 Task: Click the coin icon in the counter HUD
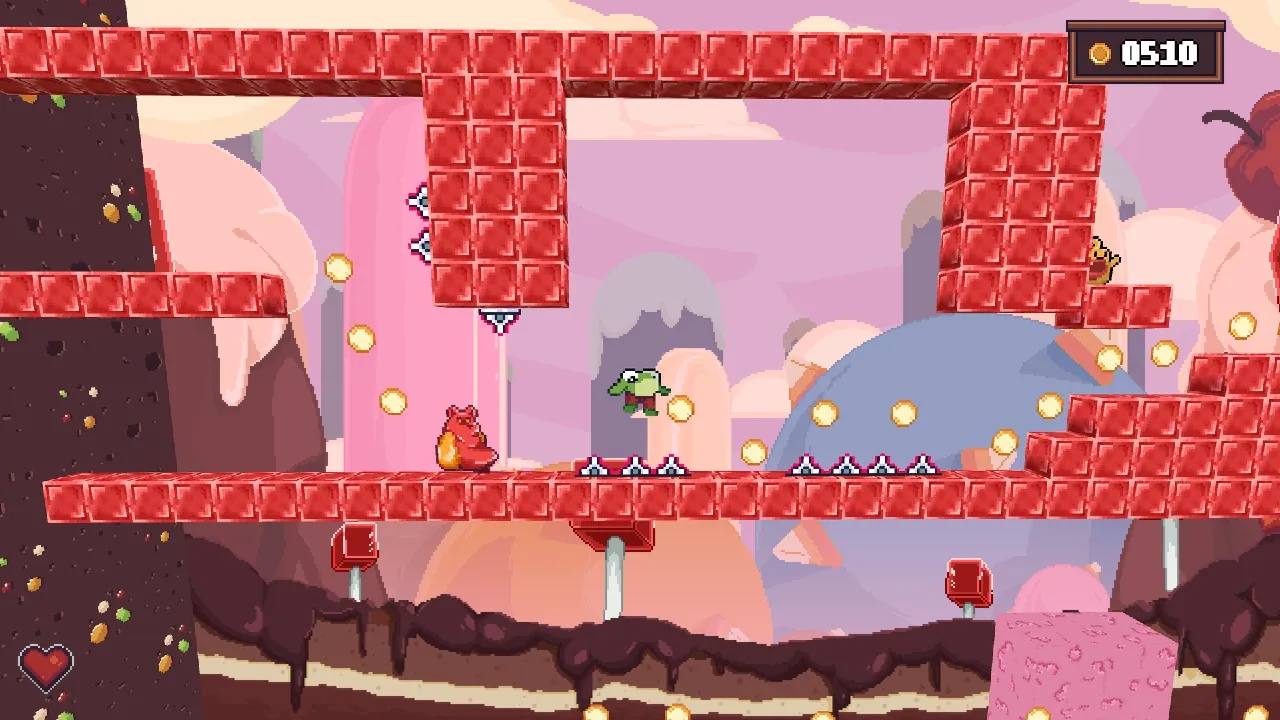click(1098, 55)
